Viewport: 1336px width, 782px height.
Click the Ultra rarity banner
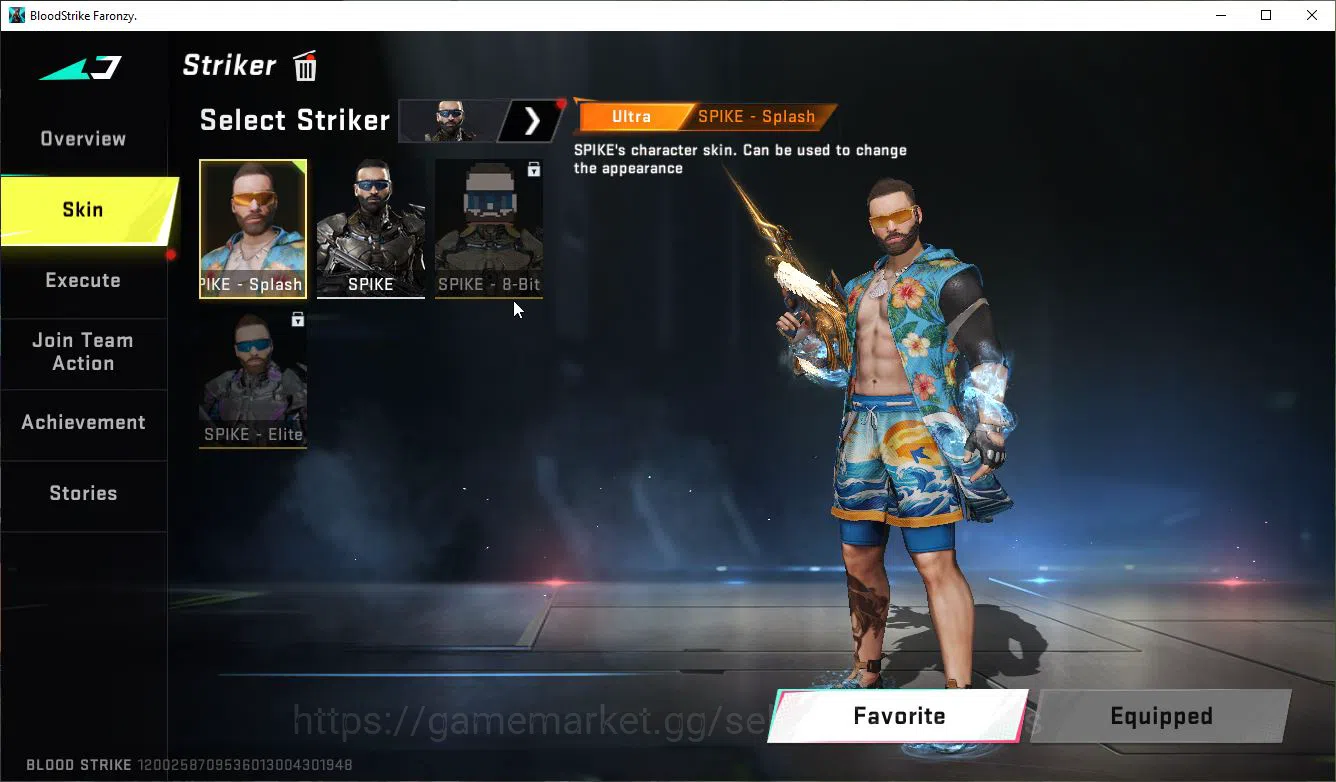pyautogui.click(x=633, y=116)
